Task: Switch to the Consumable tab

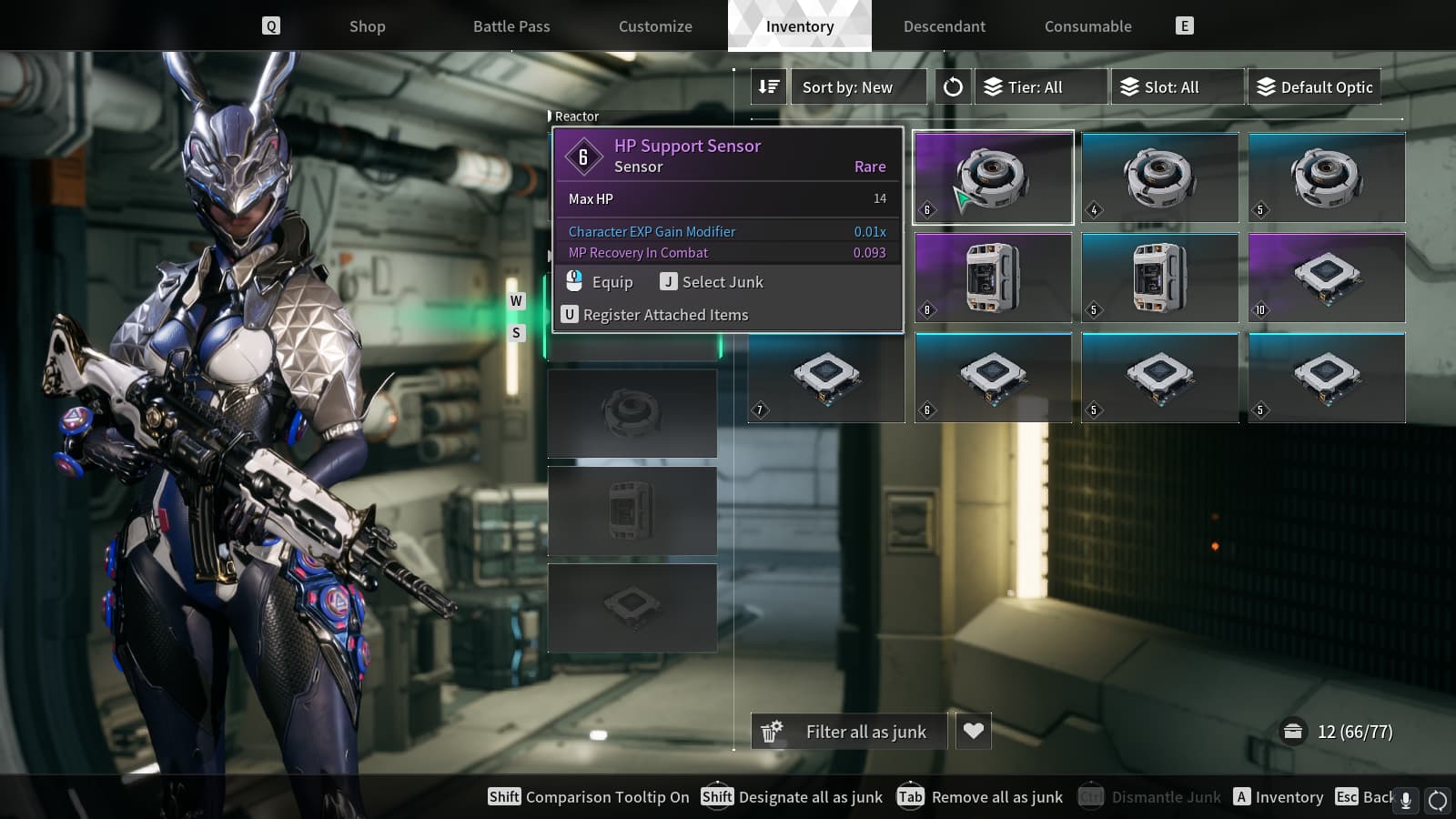Action: (x=1087, y=26)
